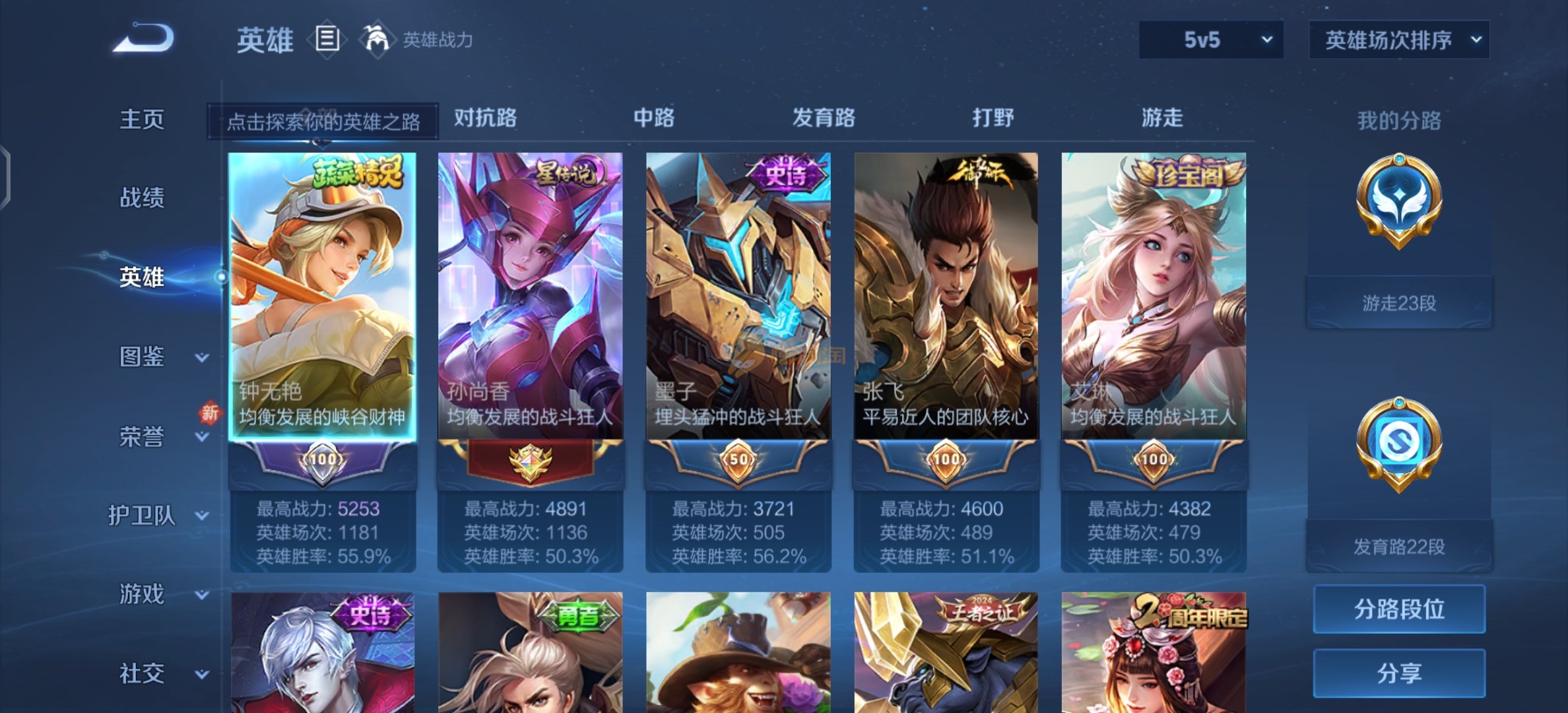Screen dimensions: 1568x713
Task: Click the 分享 share button
Action: (1399, 673)
